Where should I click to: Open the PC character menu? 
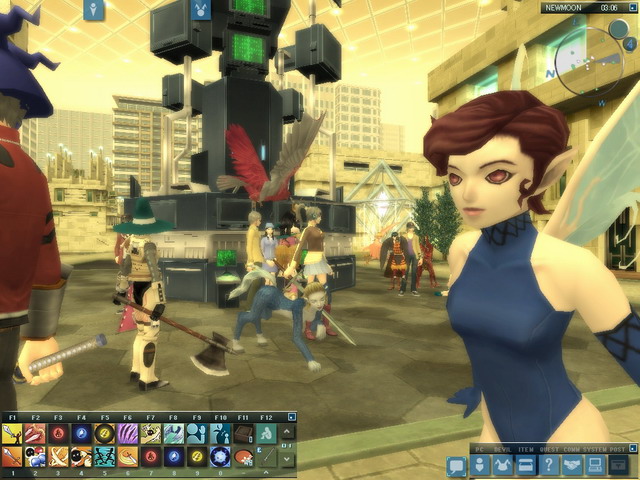click(481, 466)
